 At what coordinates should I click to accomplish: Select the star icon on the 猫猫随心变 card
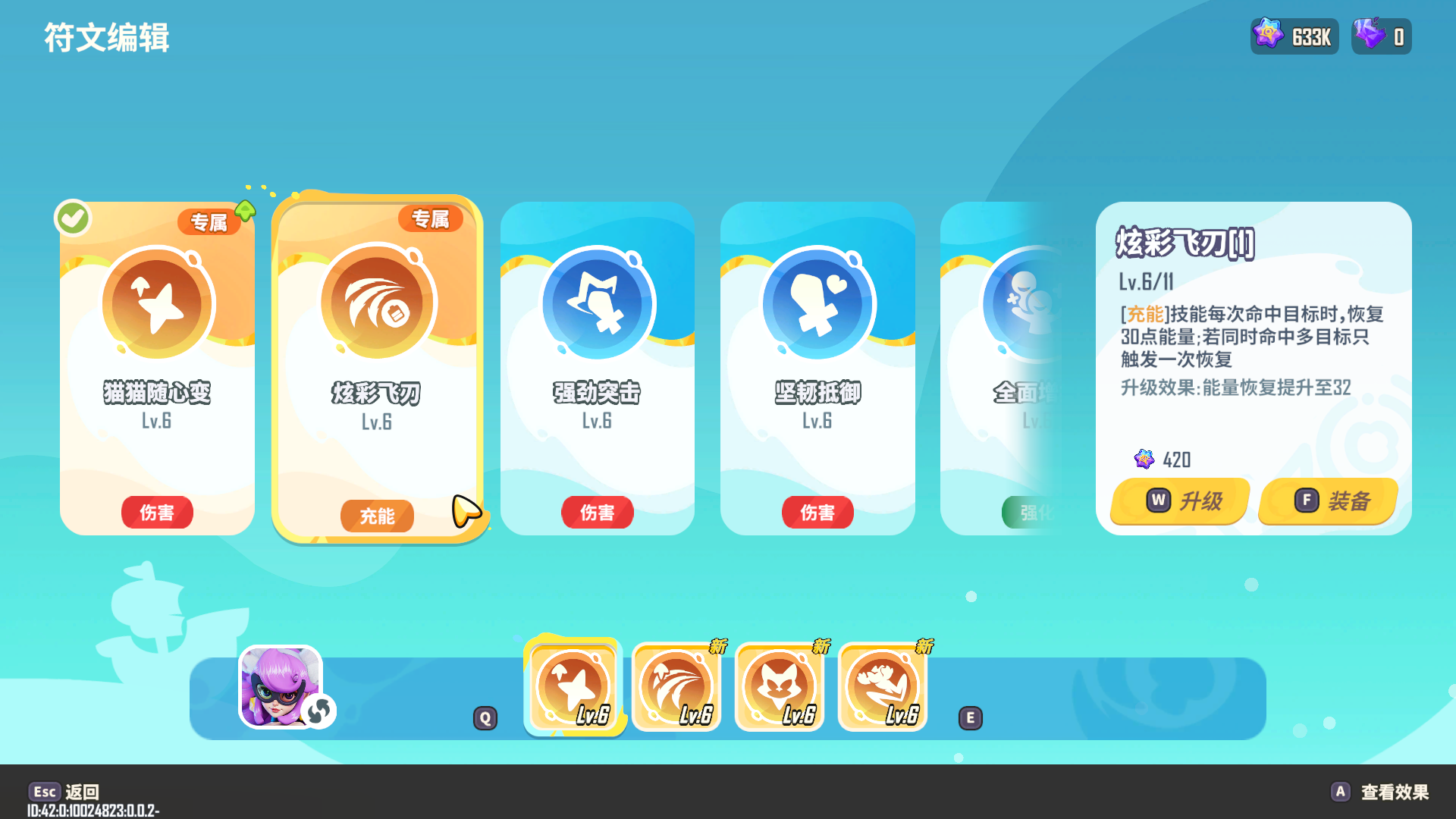[x=157, y=303]
